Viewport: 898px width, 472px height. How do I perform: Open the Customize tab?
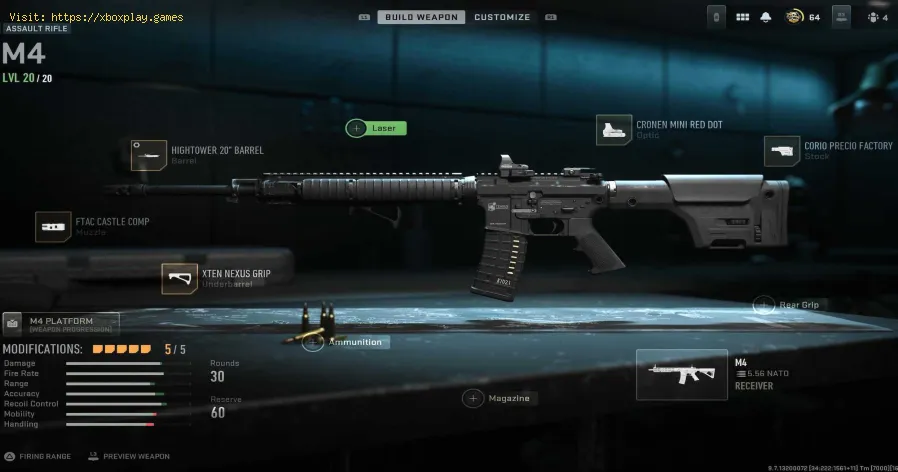tap(502, 17)
